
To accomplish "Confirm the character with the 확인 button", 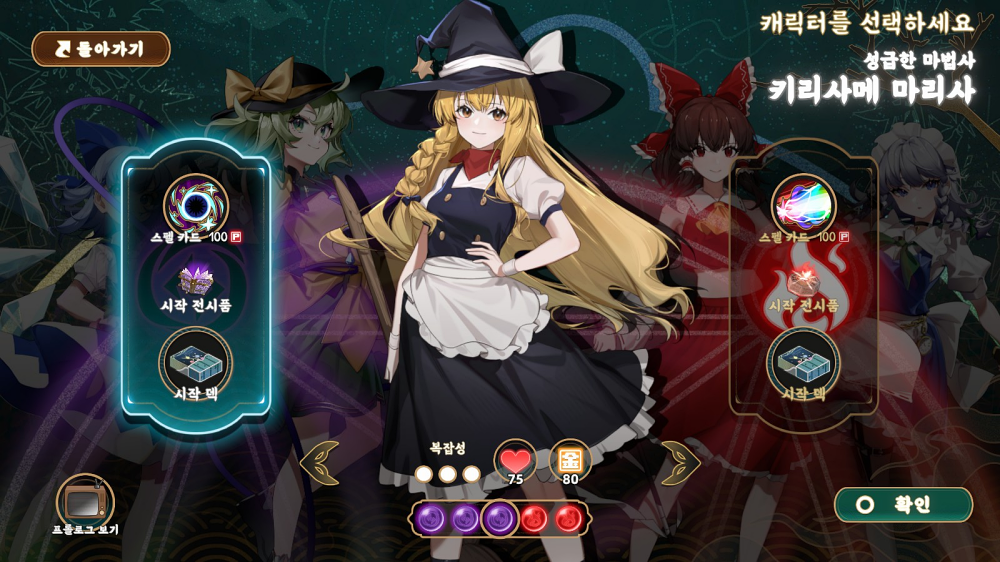I will coord(902,505).
